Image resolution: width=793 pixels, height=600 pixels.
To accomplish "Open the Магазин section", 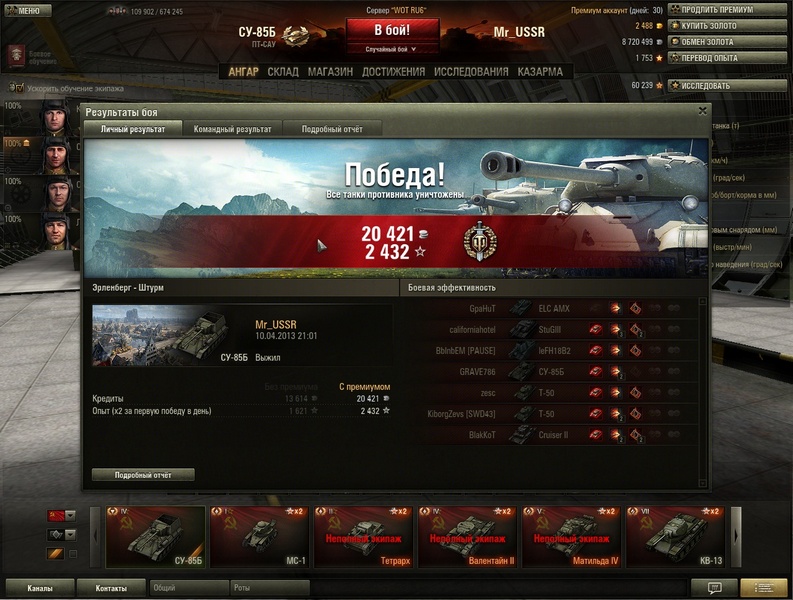I will 330,72.
